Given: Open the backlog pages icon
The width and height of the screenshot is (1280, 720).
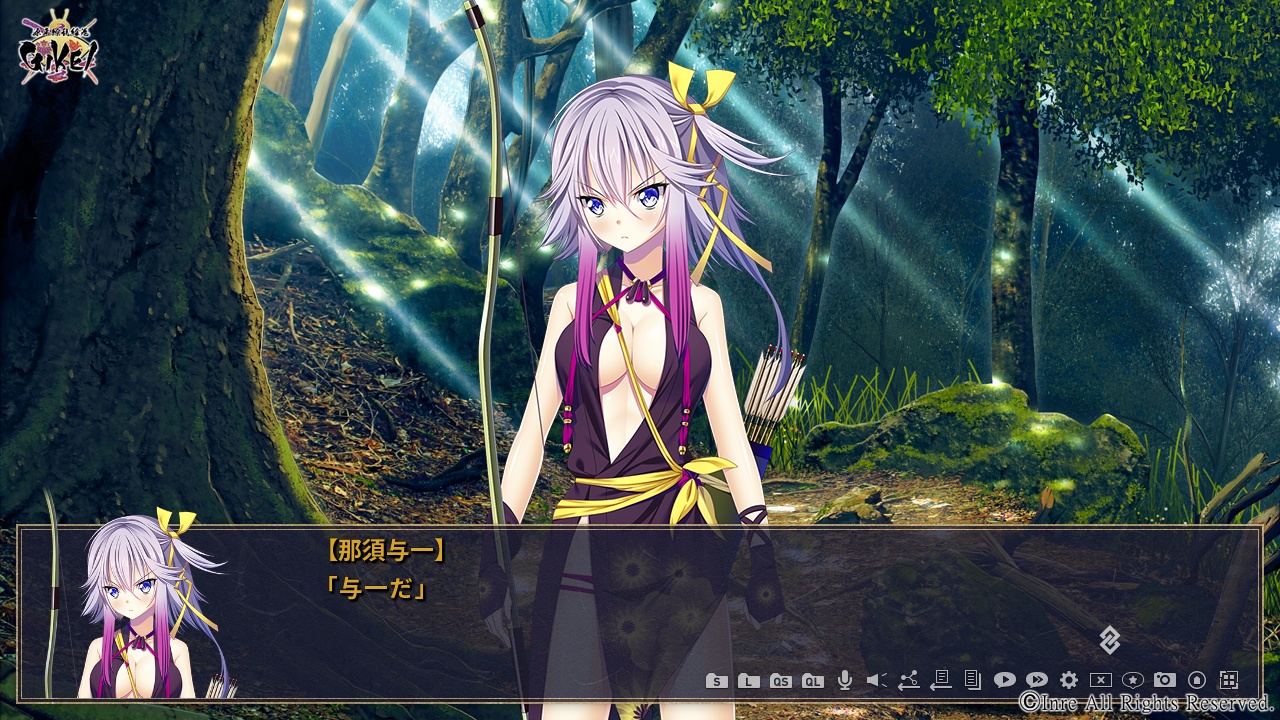Looking at the screenshot, I should [972, 681].
